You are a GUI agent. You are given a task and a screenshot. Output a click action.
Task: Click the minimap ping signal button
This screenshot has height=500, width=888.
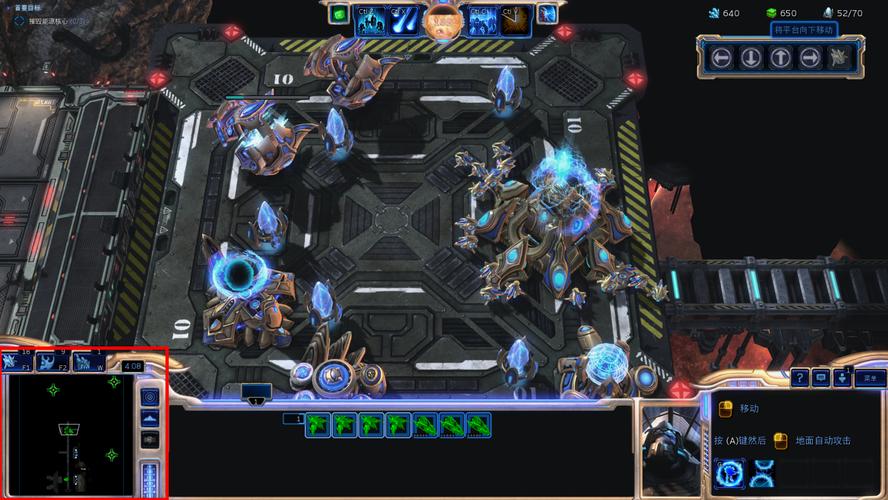pyautogui.click(x=150, y=397)
